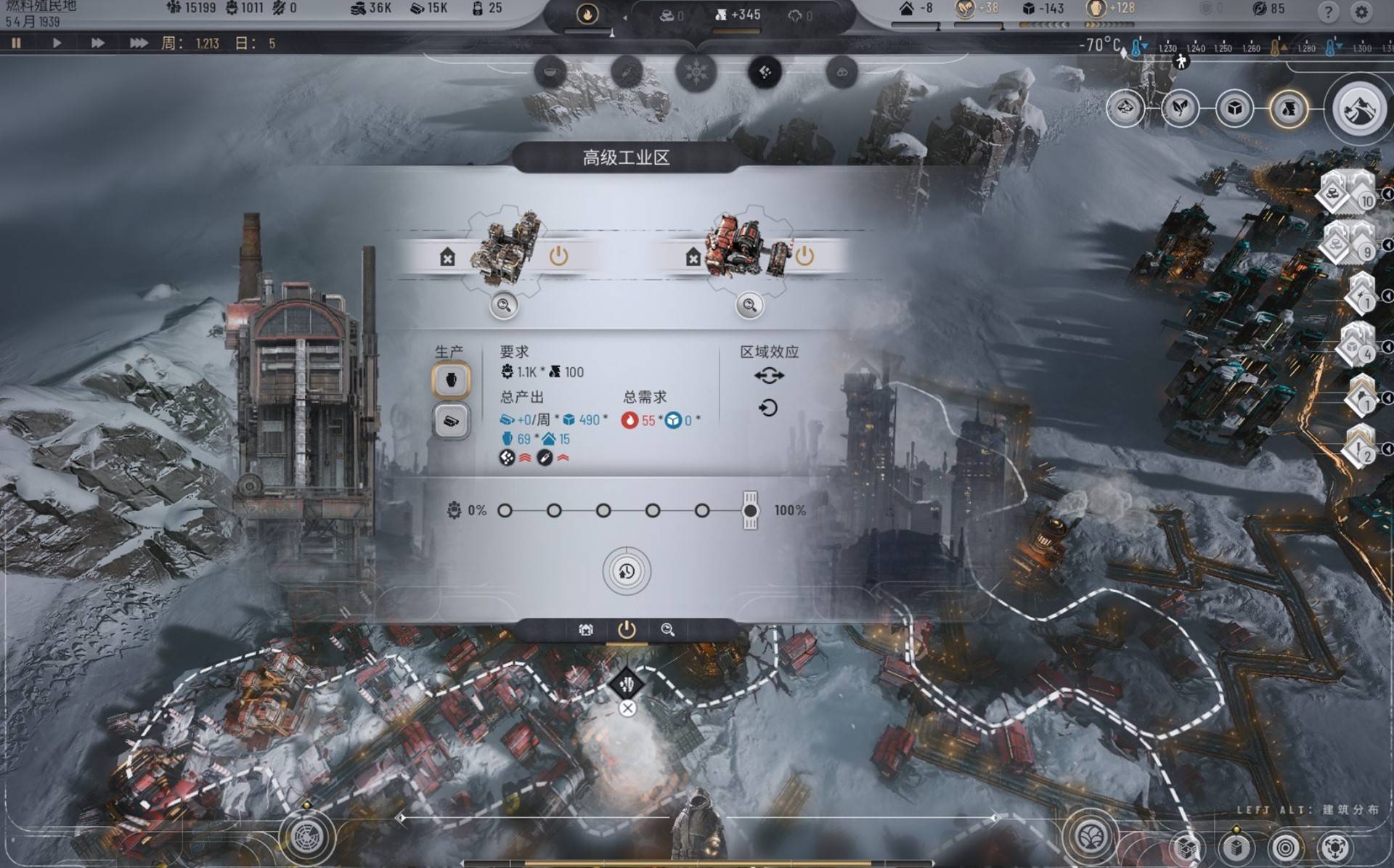The width and height of the screenshot is (1394, 868).
Task: Inspect the left building with its magnifier
Action: tap(504, 306)
